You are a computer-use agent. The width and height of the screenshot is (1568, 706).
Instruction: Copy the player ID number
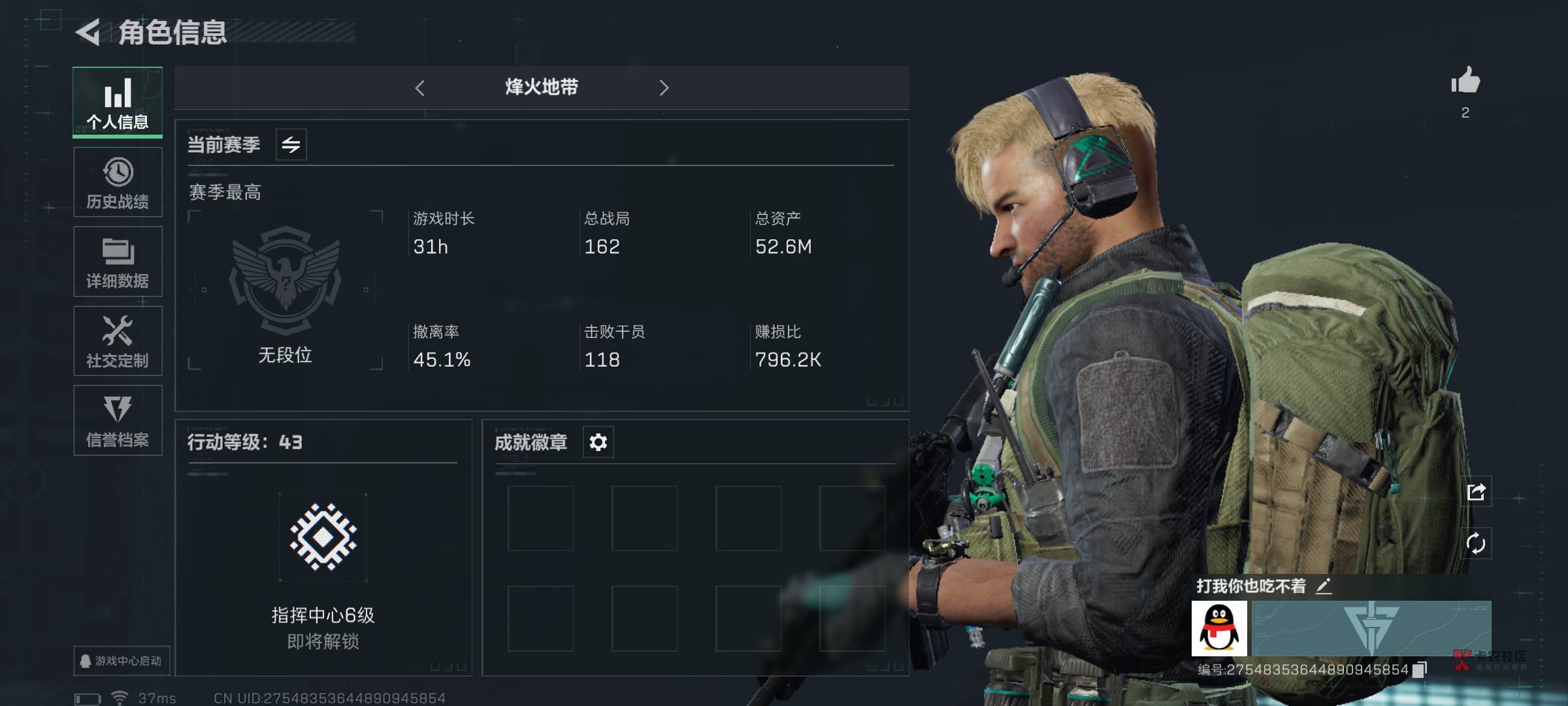(1419, 670)
